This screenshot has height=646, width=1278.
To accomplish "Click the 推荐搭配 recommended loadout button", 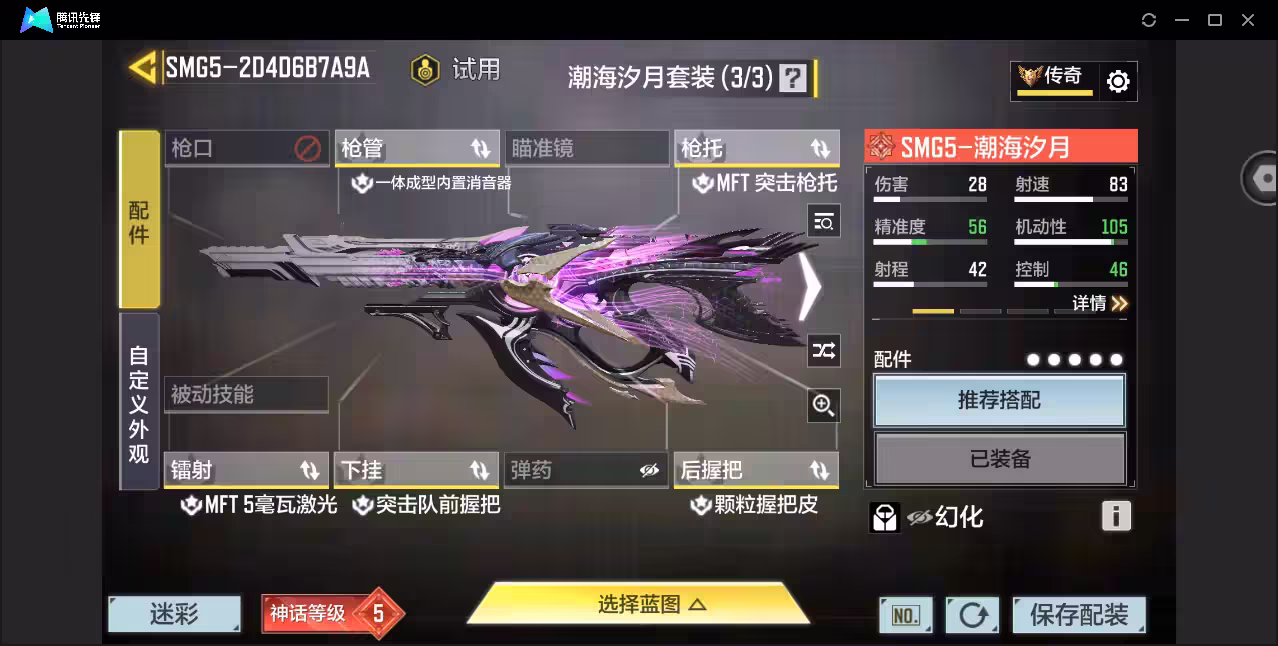I will (x=999, y=401).
